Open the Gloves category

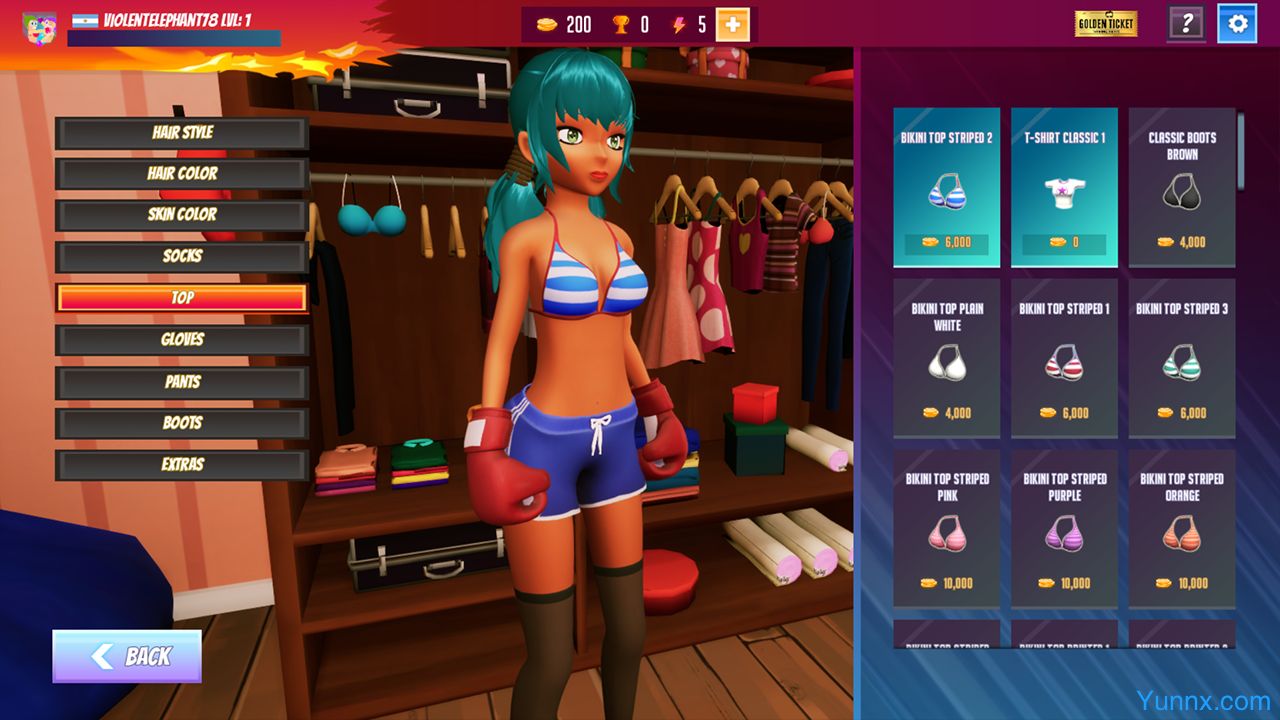pyautogui.click(x=182, y=340)
